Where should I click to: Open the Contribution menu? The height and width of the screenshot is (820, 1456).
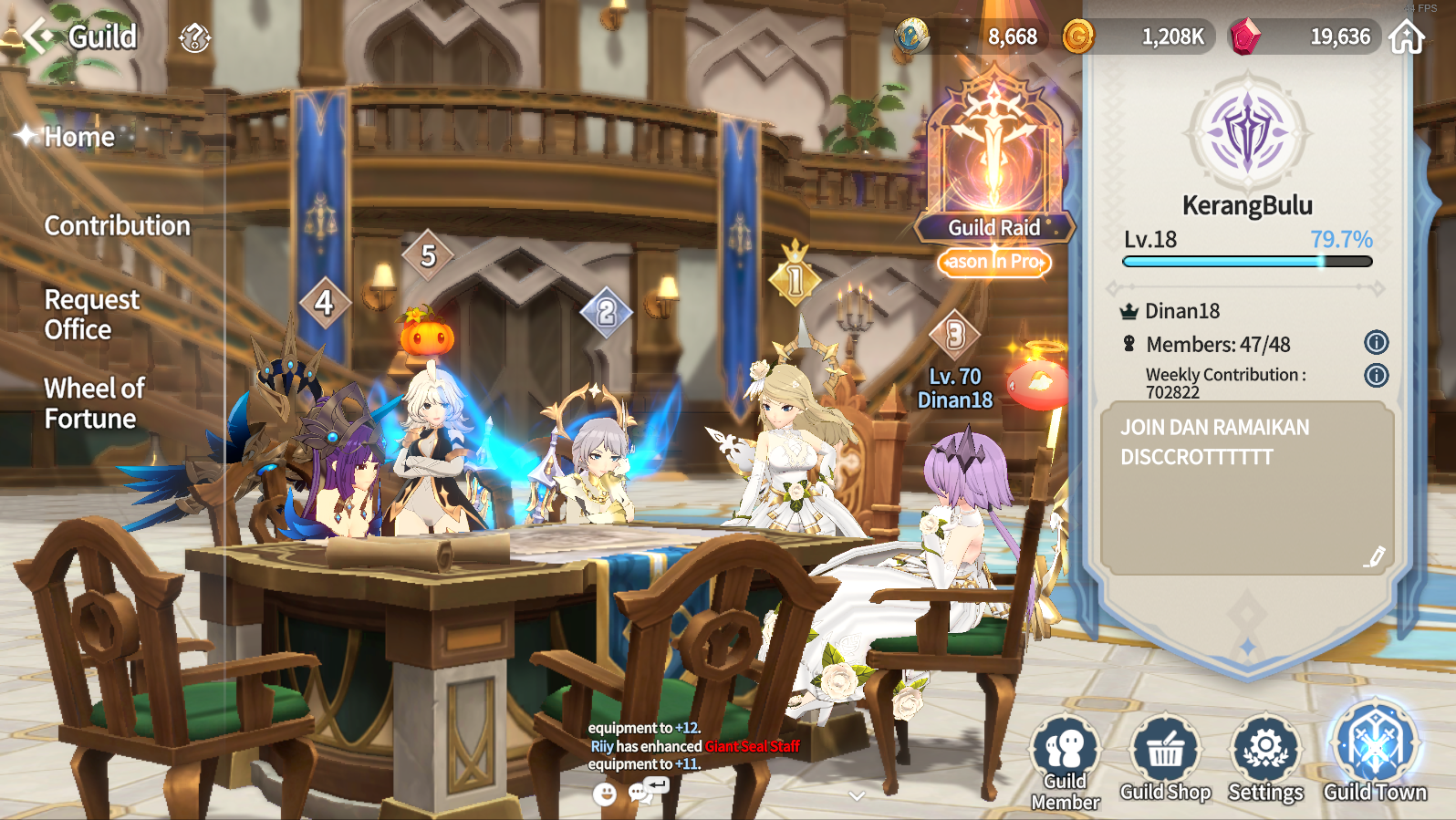pos(117,225)
